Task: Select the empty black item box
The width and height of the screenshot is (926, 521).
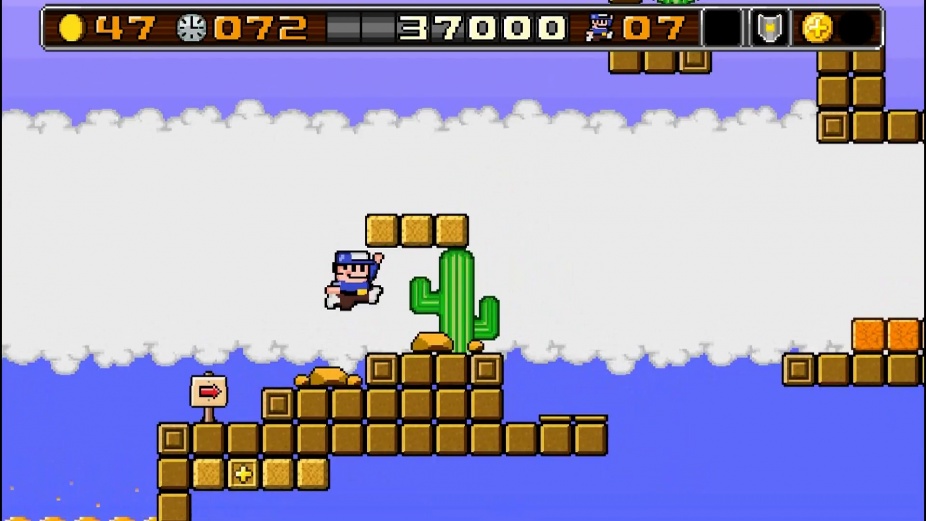Action: pos(722,28)
